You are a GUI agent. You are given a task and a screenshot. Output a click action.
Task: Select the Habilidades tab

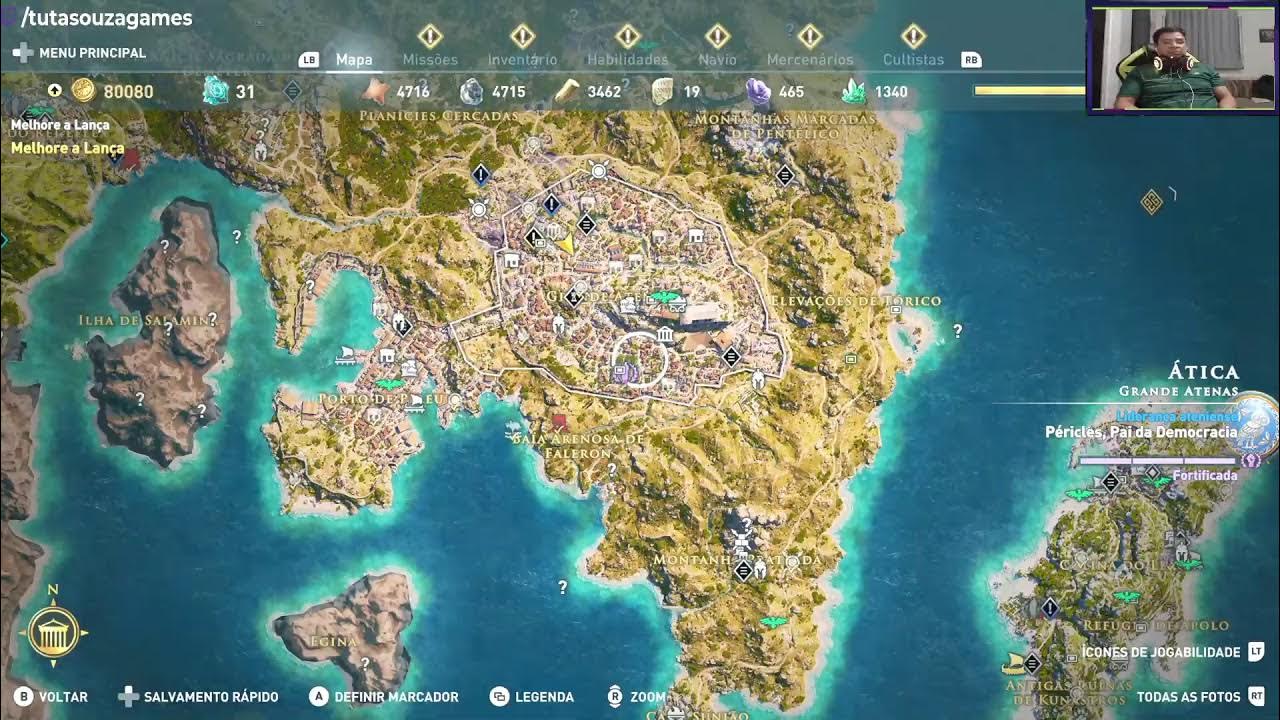(x=627, y=59)
